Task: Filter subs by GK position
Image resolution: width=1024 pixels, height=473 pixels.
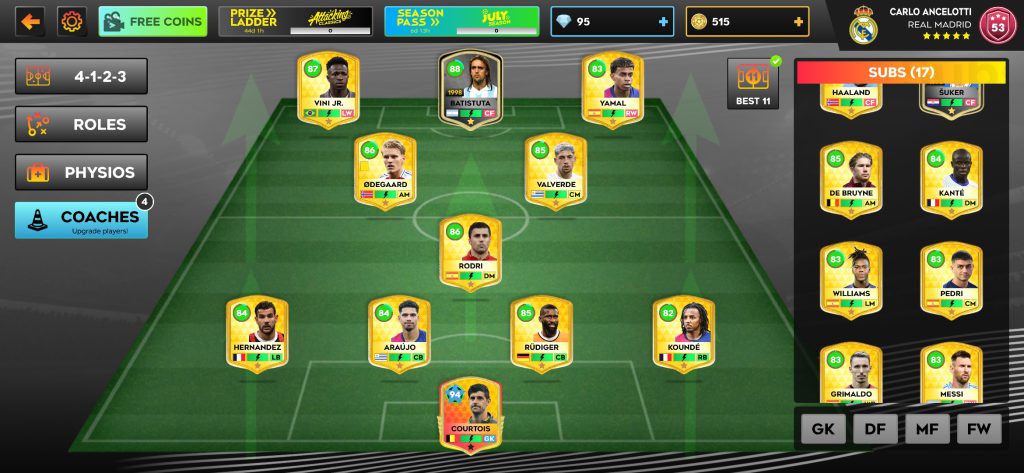Action: tap(823, 429)
